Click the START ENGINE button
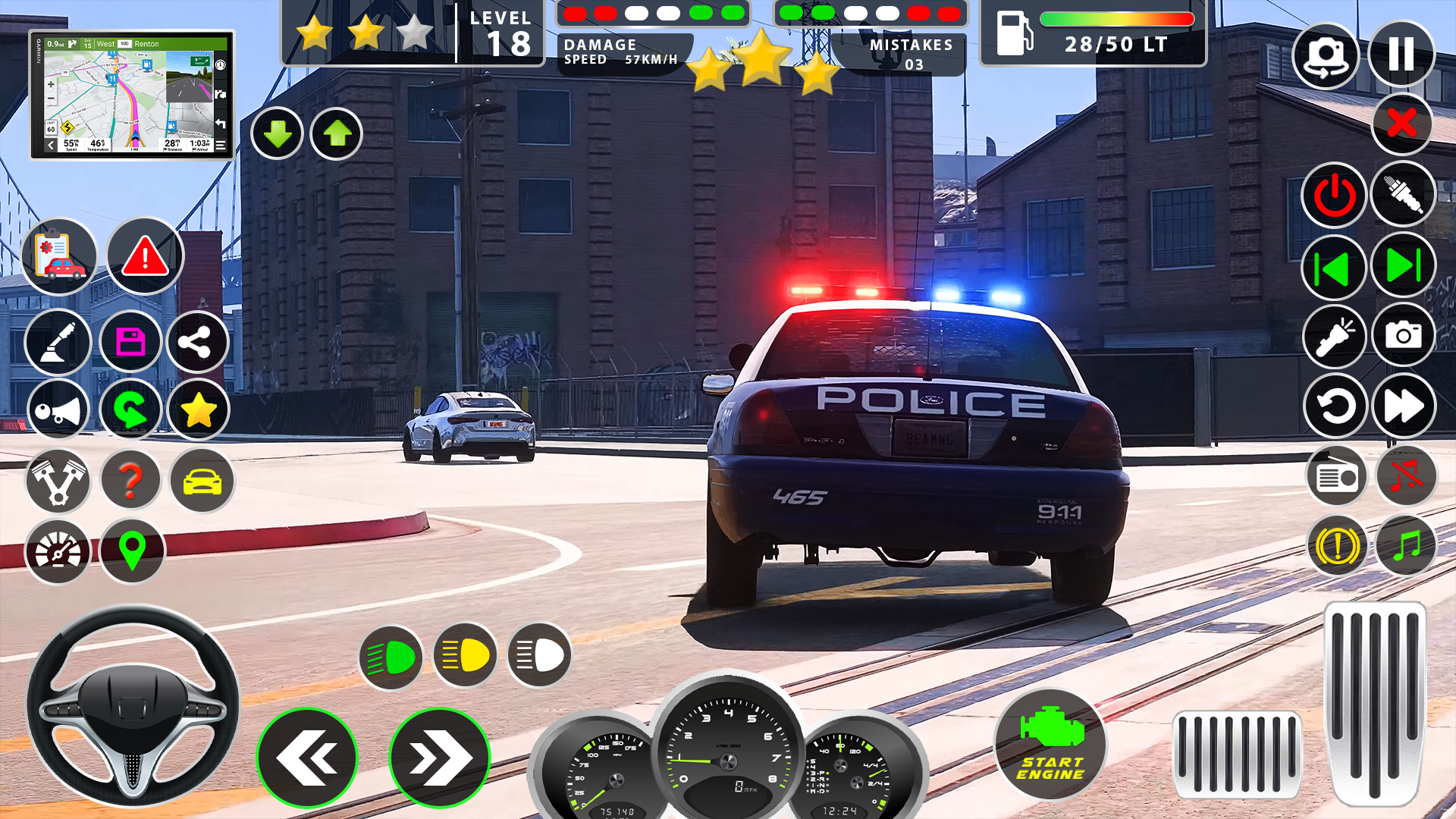 (1050, 745)
